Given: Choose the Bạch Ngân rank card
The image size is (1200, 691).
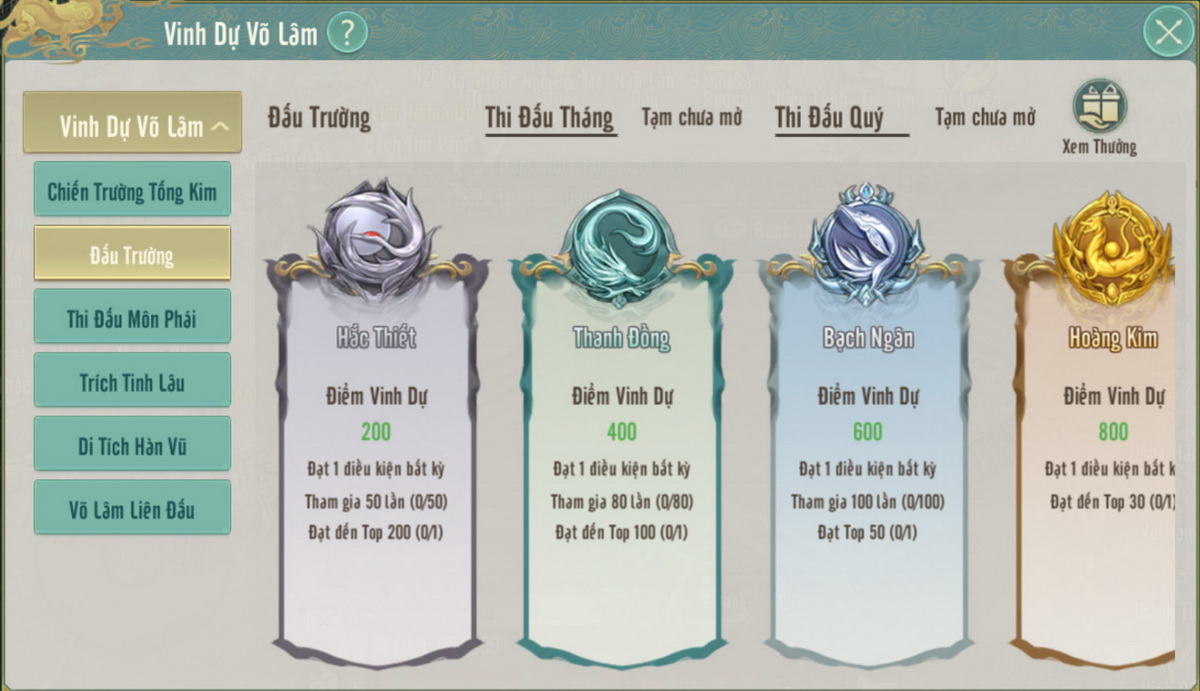Looking at the screenshot, I should tap(867, 450).
